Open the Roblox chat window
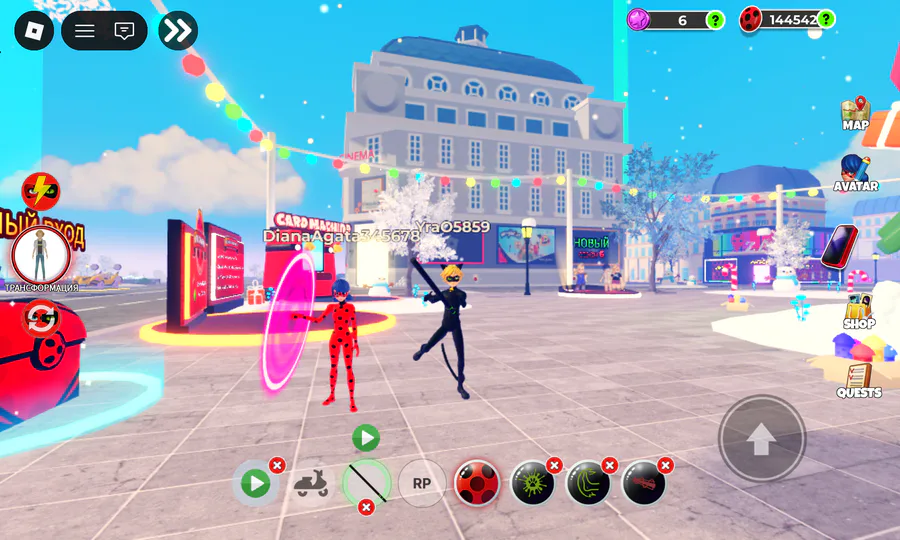900x540 pixels. pos(125,30)
